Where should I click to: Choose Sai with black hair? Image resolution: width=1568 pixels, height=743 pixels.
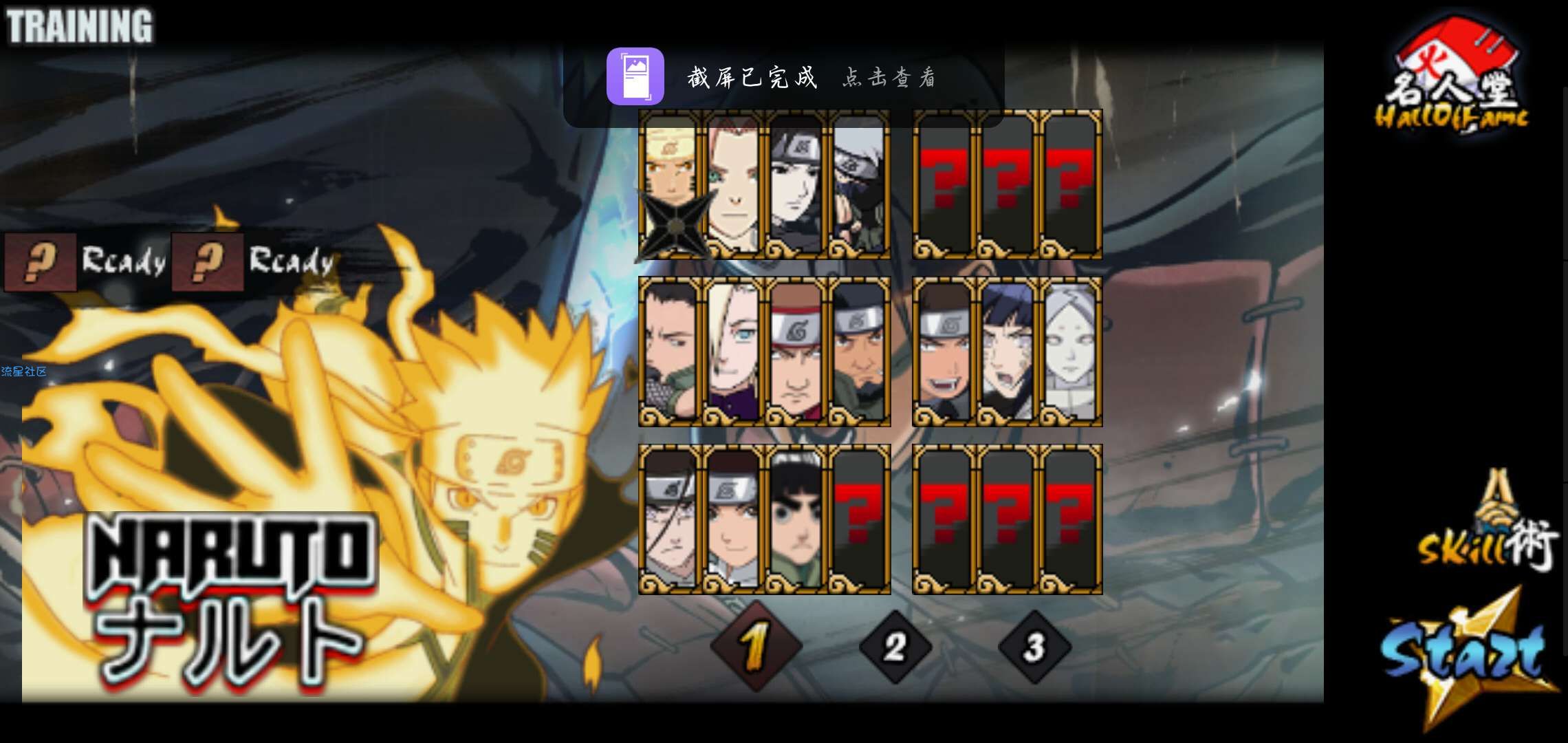tap(796, 184)
